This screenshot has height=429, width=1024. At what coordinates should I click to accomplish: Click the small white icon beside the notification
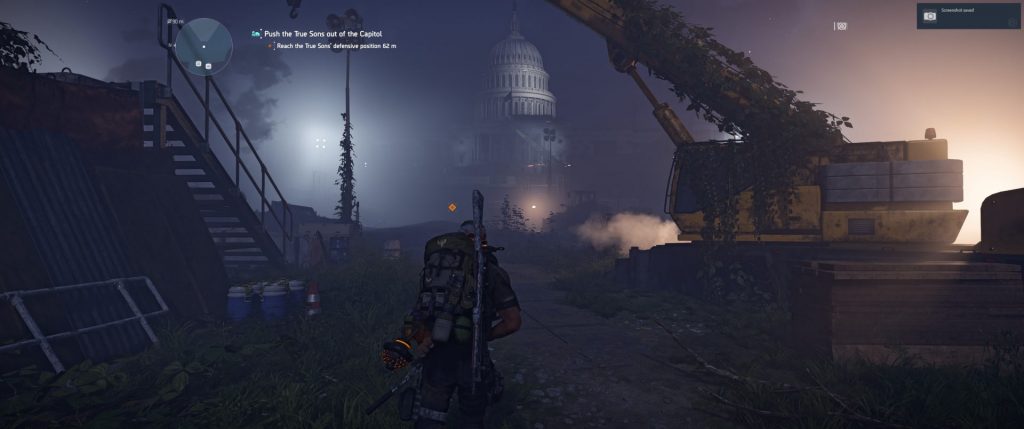[x=842, y=26]
